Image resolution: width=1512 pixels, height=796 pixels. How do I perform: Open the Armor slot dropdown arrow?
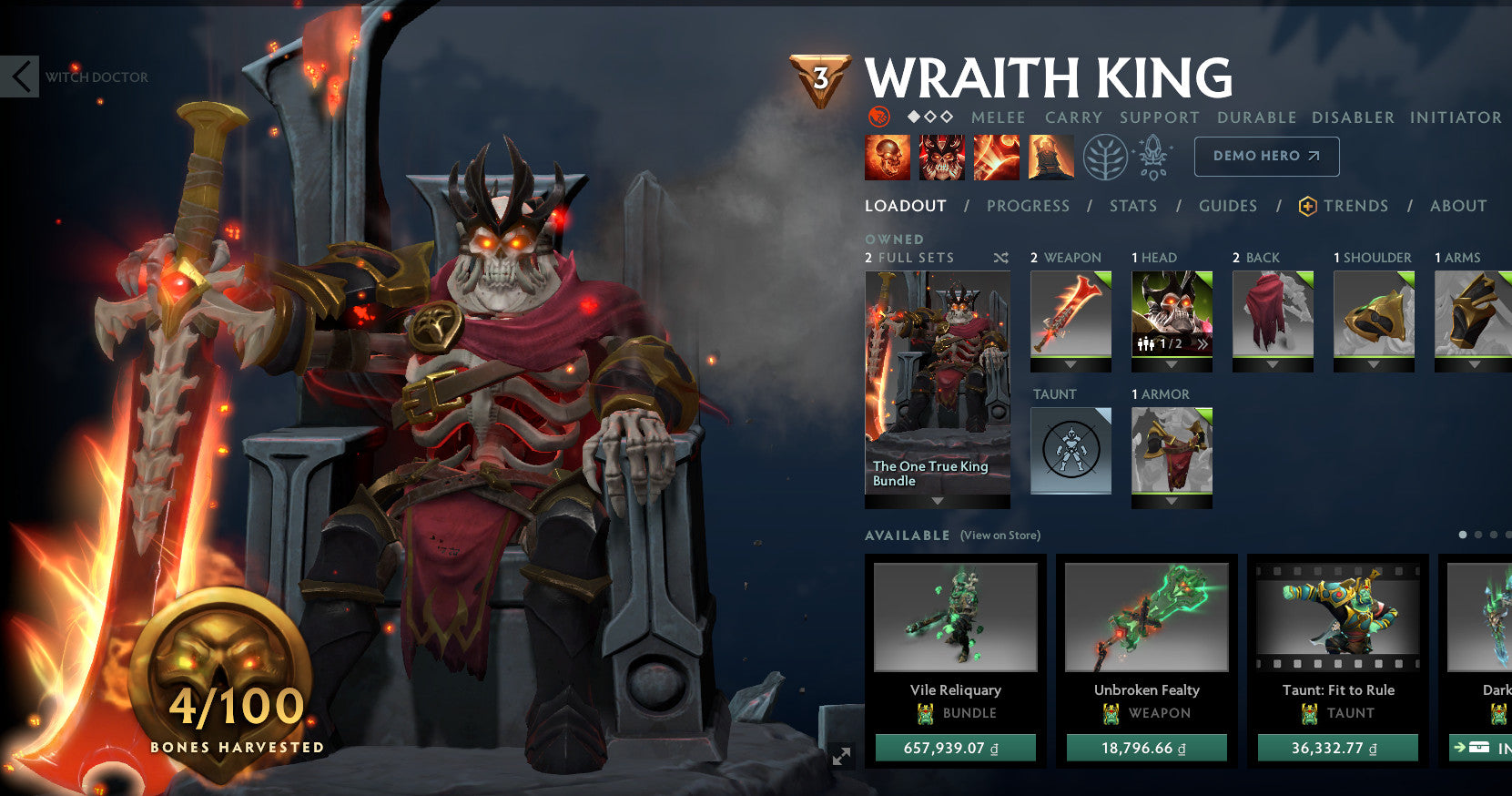[1172, 502]
